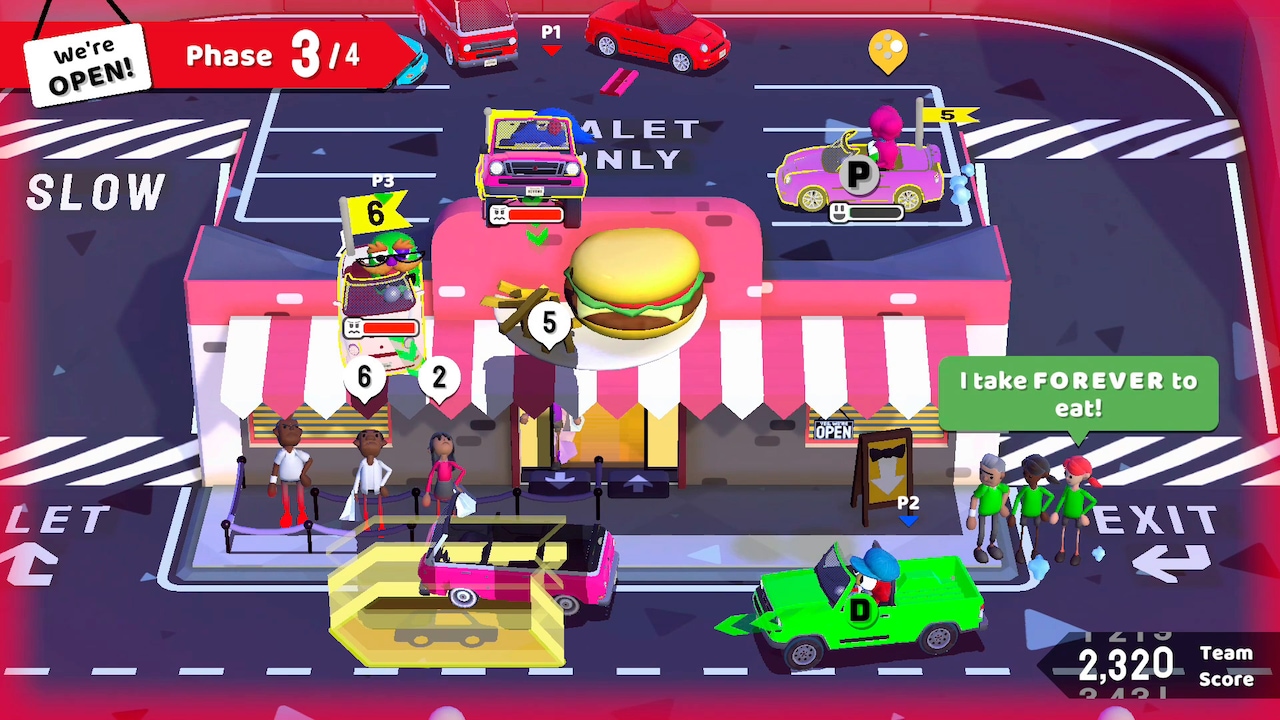Toggle the We're OPEN! corner sign
This screenshot has height=720, width=1280.
pyautogui.click(x=85, y=60)
